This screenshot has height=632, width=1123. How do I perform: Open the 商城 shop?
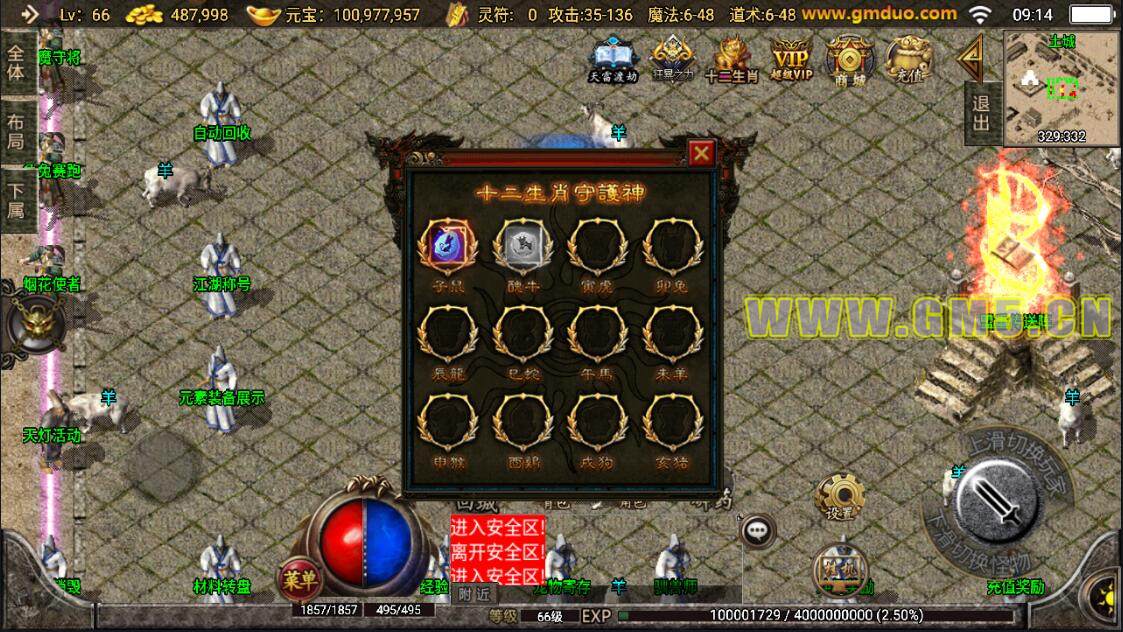849,60
